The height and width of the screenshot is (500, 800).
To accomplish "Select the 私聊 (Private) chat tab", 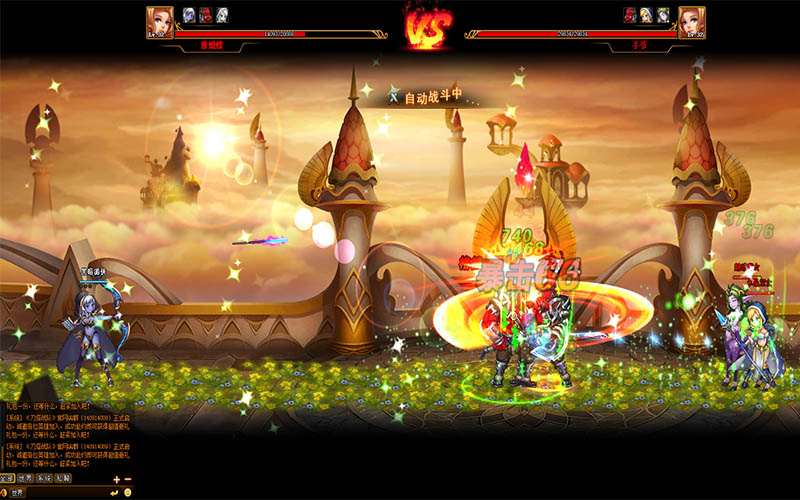I will (x=64, y=479).
